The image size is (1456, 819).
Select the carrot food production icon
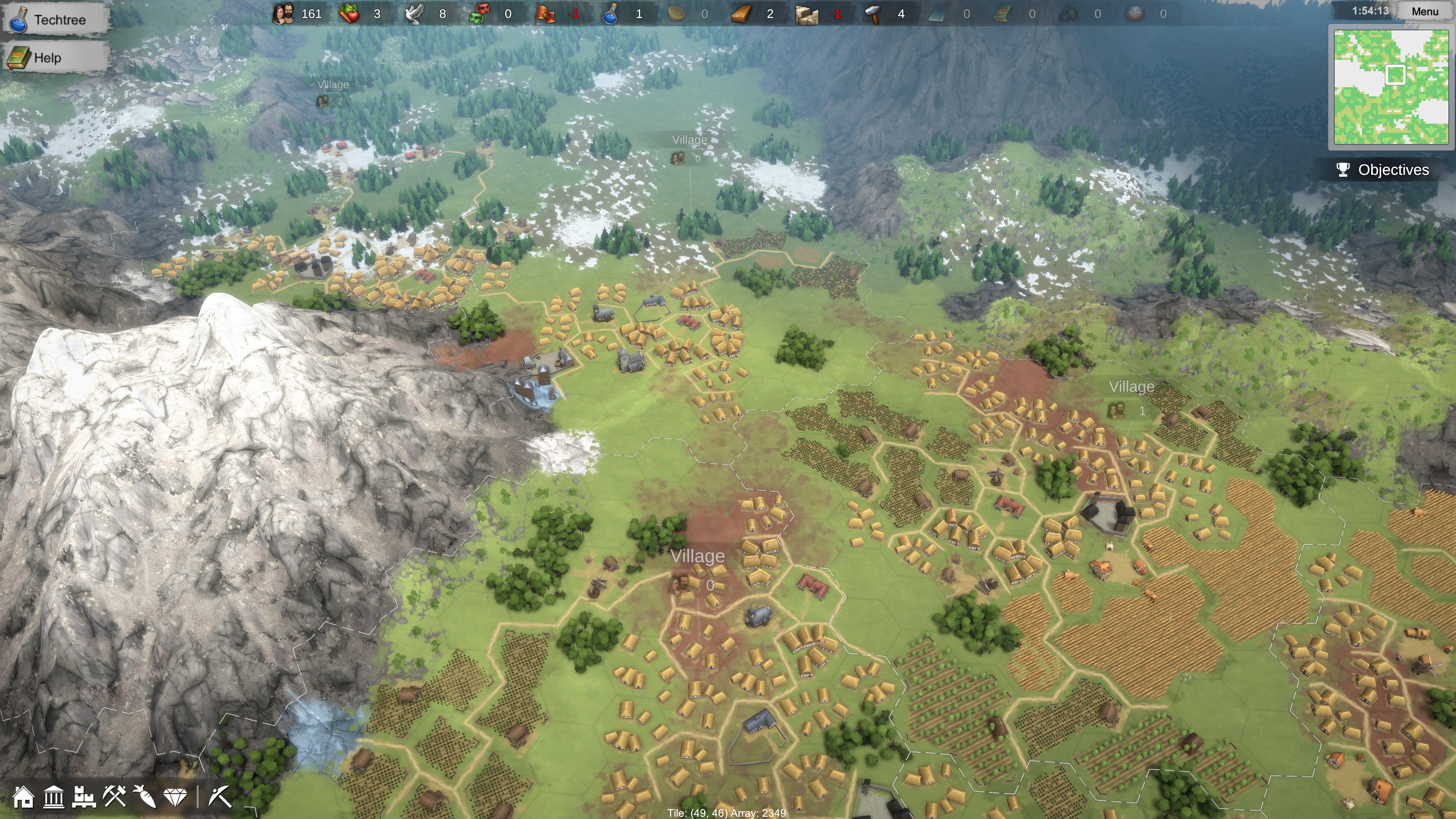(x=145, y=798)
